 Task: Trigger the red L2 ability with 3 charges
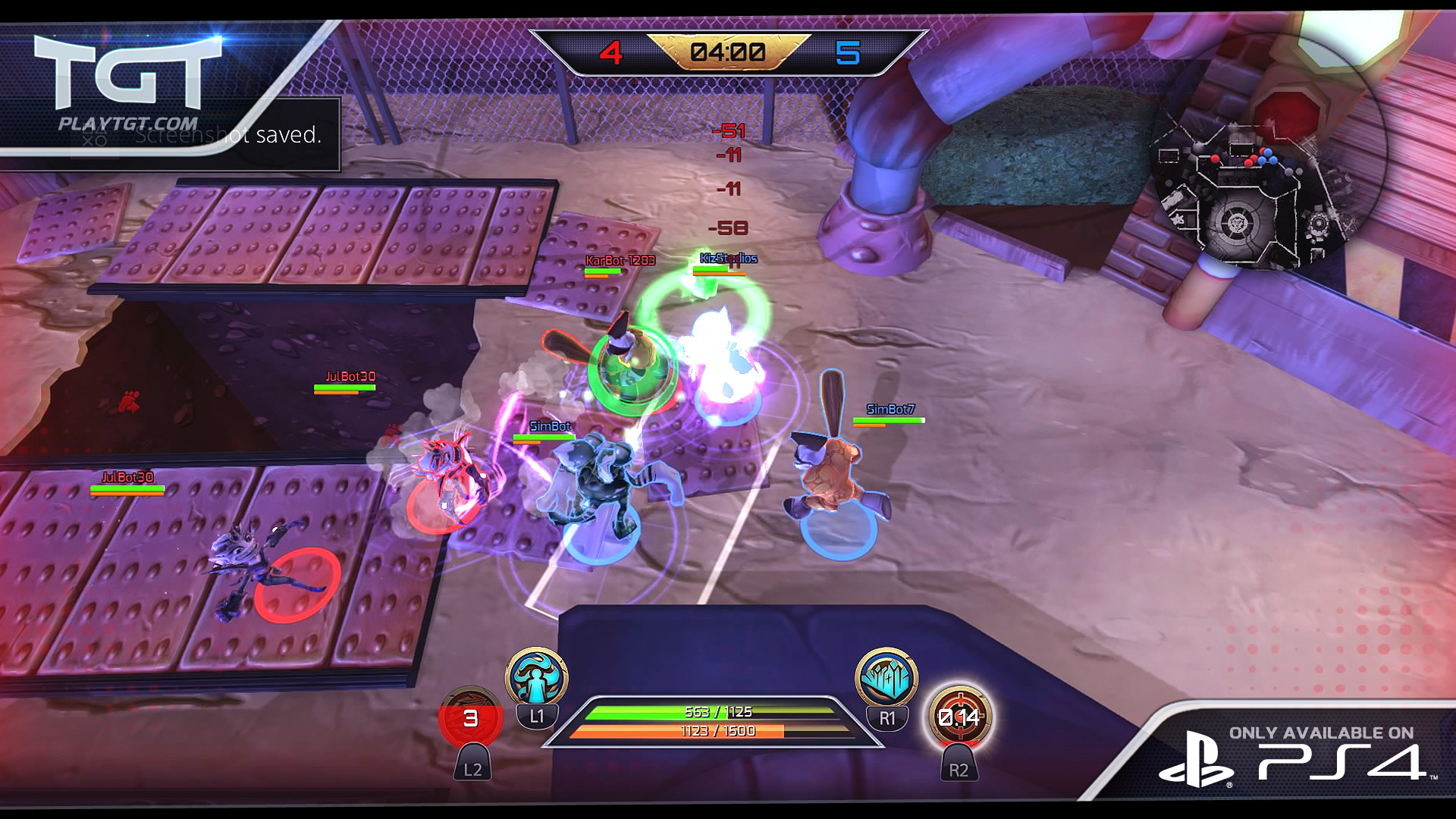pyautogui.click(x=471, y=717)
